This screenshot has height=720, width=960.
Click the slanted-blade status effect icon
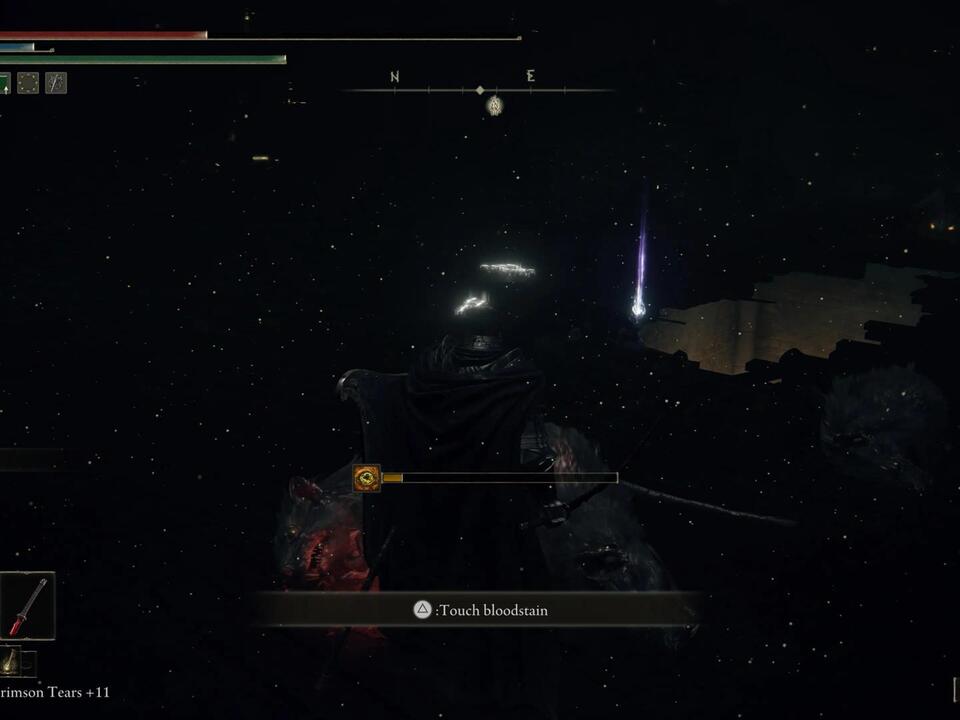tap(56, 84)
